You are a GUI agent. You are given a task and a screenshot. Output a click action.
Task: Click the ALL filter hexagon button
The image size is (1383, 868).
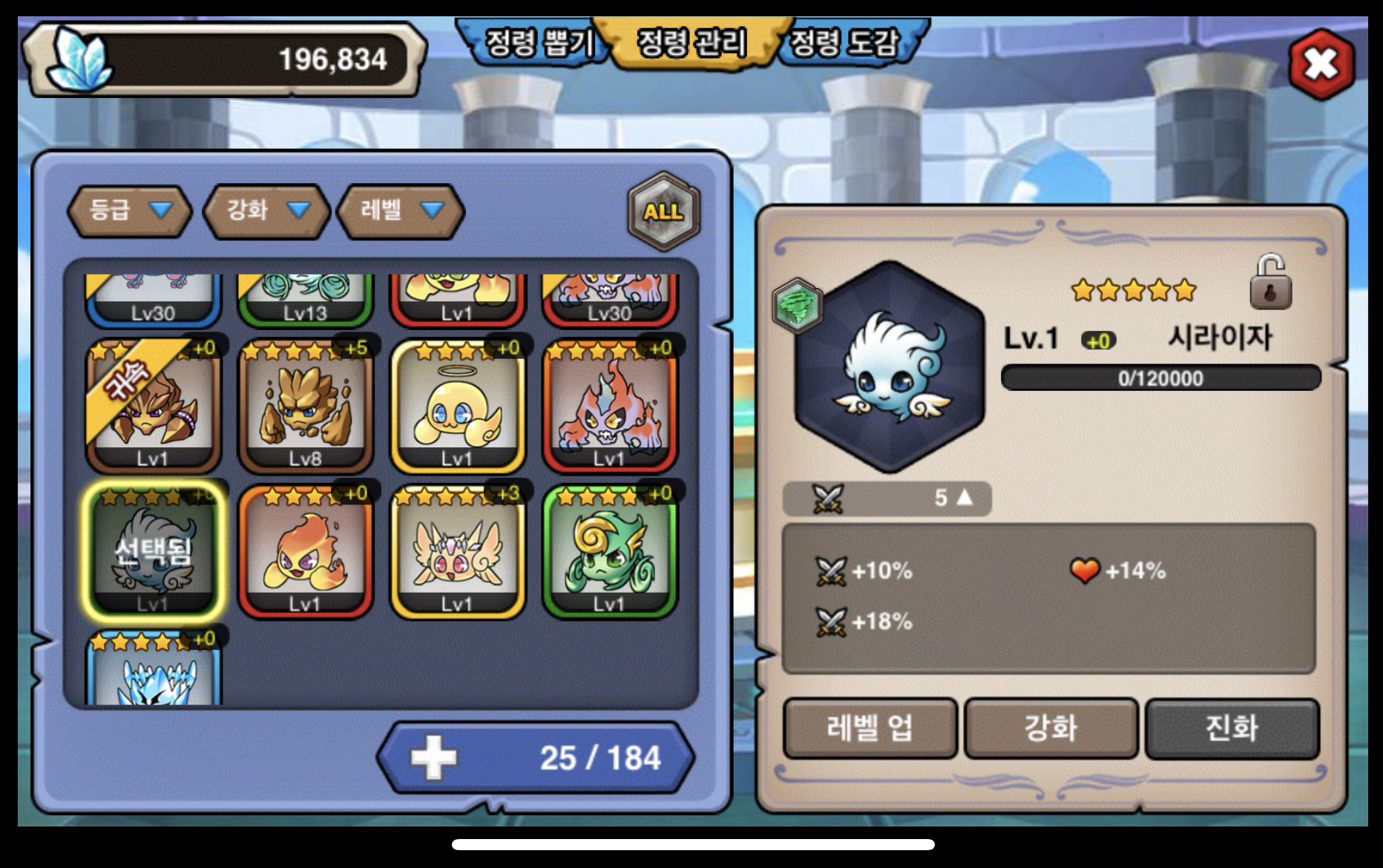(x=663, y=212)
